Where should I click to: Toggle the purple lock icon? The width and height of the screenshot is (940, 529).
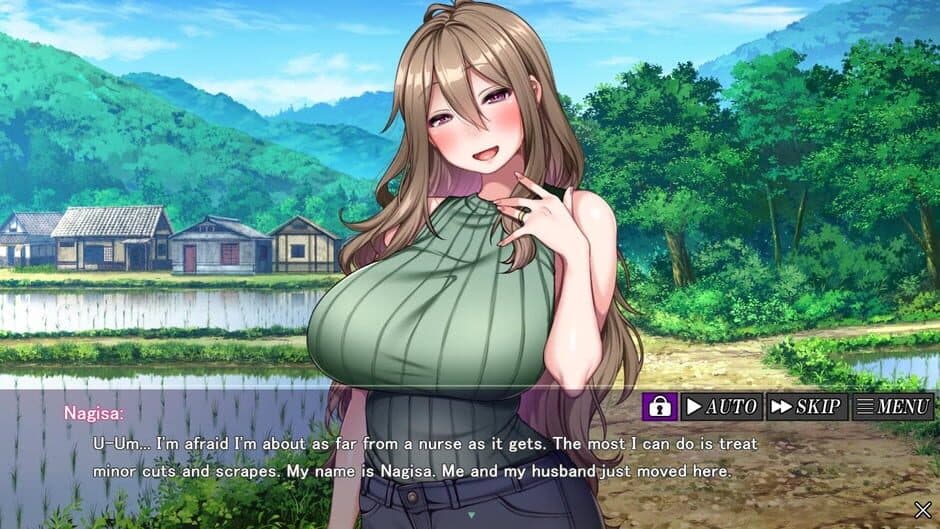coord(659,406)
